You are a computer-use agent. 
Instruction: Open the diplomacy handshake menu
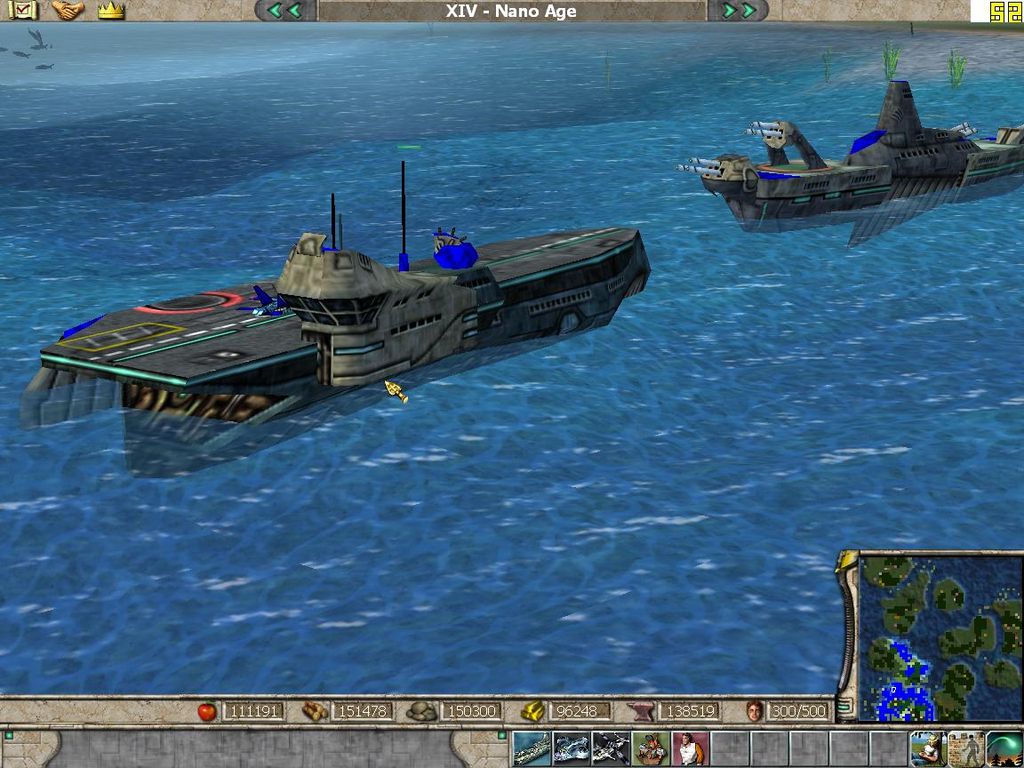point(68,11)
